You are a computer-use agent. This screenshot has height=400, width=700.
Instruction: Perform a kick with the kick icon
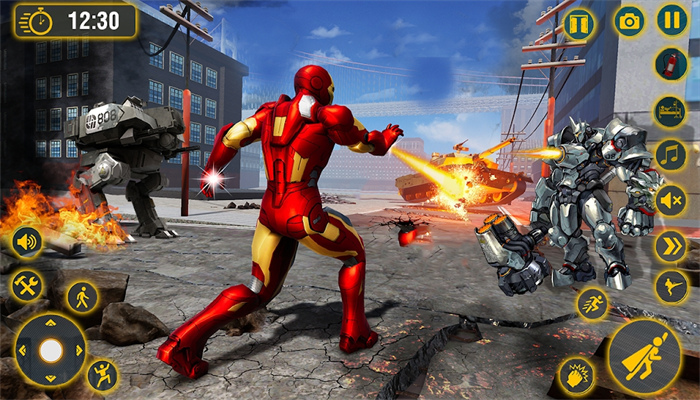pyautogui.click(x=670, y=288)
